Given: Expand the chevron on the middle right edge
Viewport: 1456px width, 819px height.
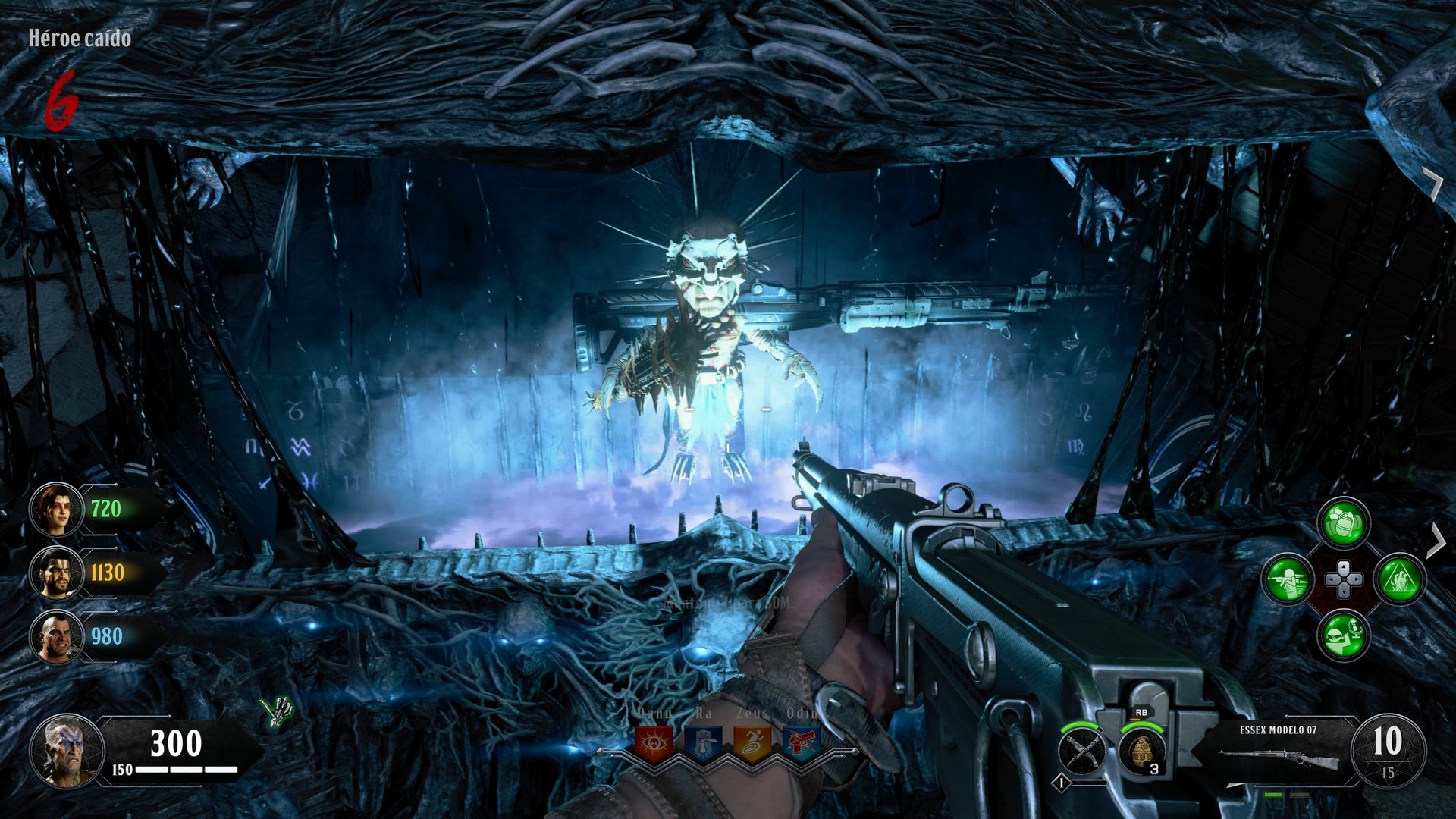Looking at the screenshot, I should [x=1437, y=540].
